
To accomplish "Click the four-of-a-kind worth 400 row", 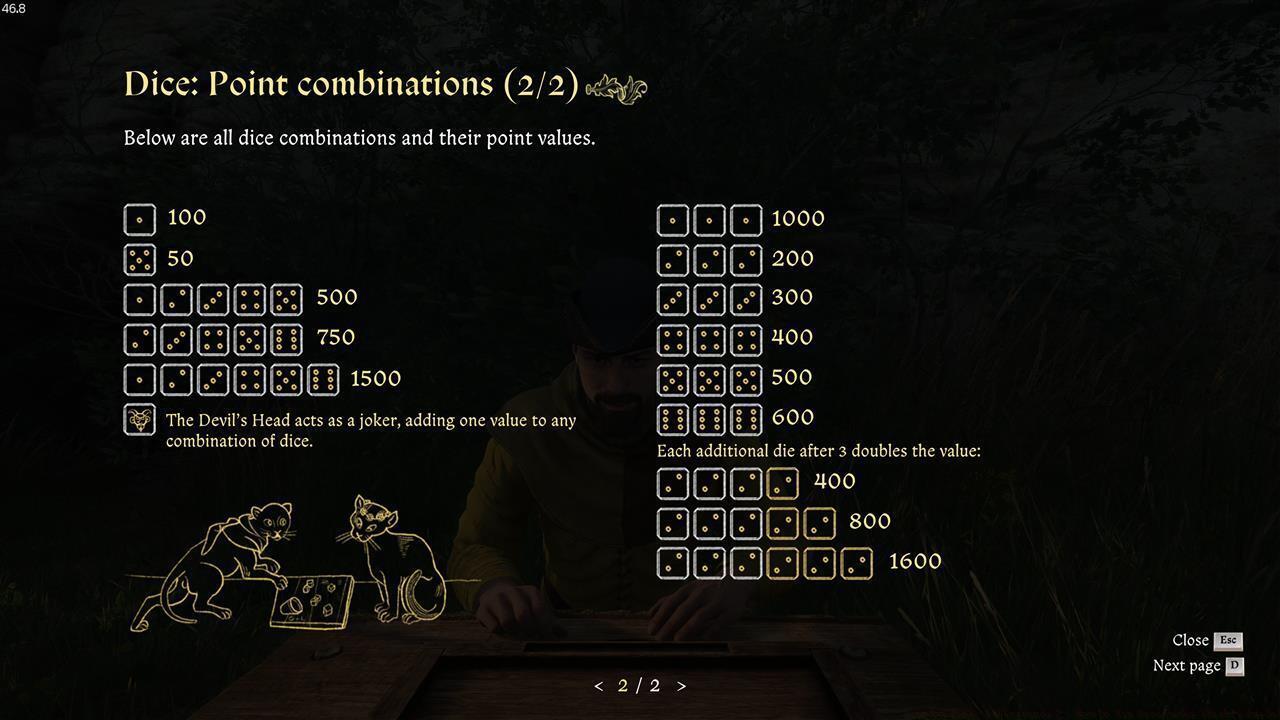I will (x=725, y=483).
